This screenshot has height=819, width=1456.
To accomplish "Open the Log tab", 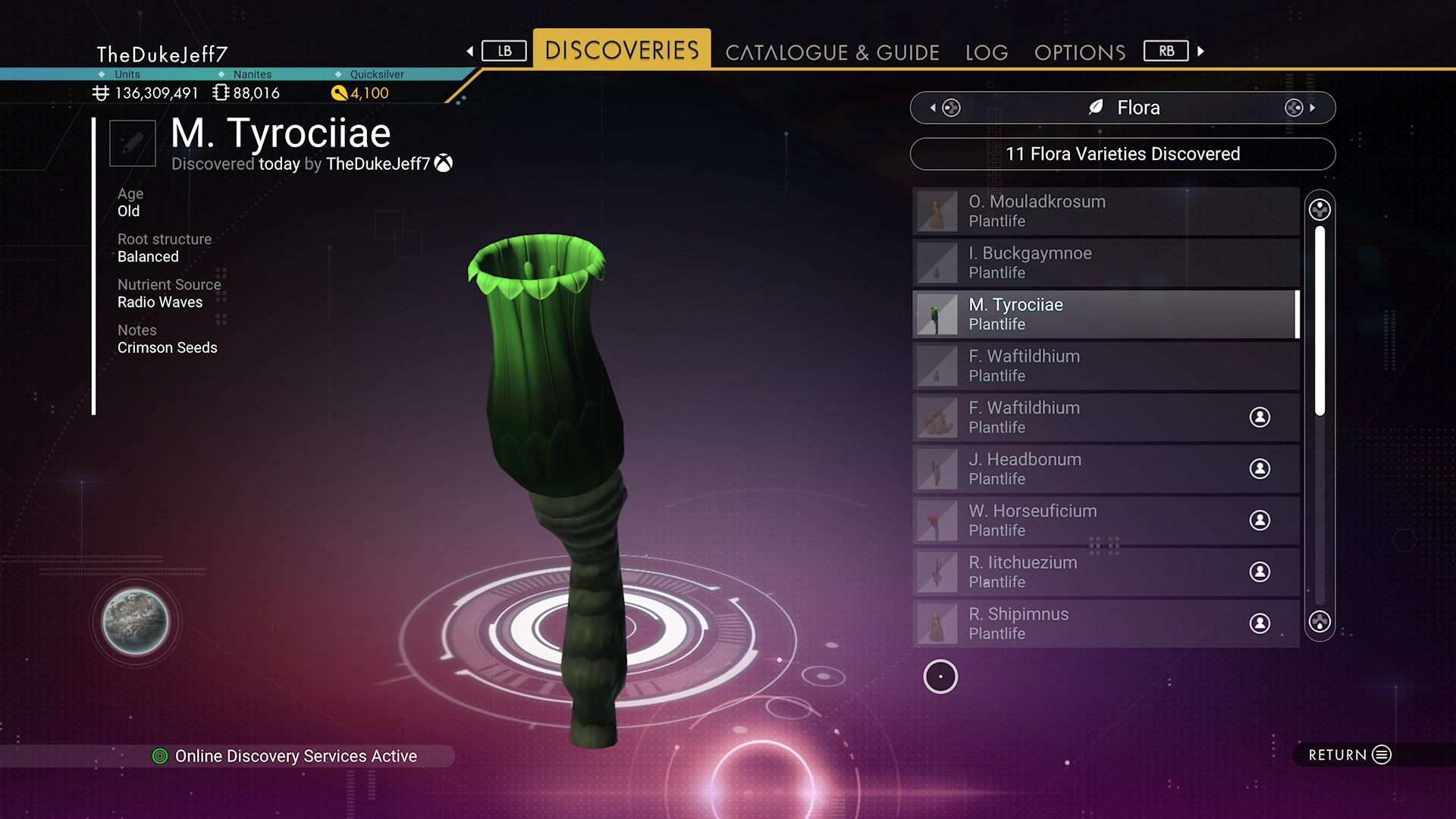I will pos(987,52).
